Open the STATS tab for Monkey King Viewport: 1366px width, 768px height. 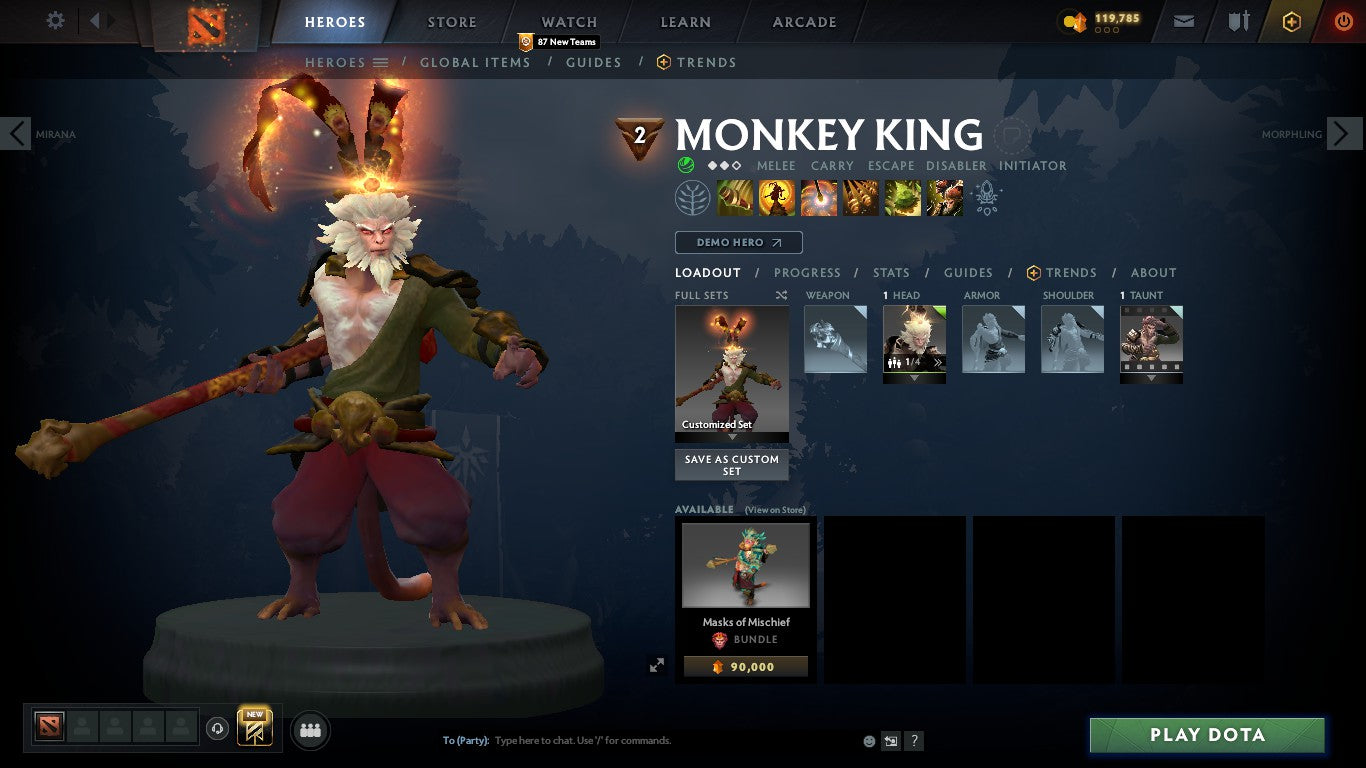click(890, 272)
